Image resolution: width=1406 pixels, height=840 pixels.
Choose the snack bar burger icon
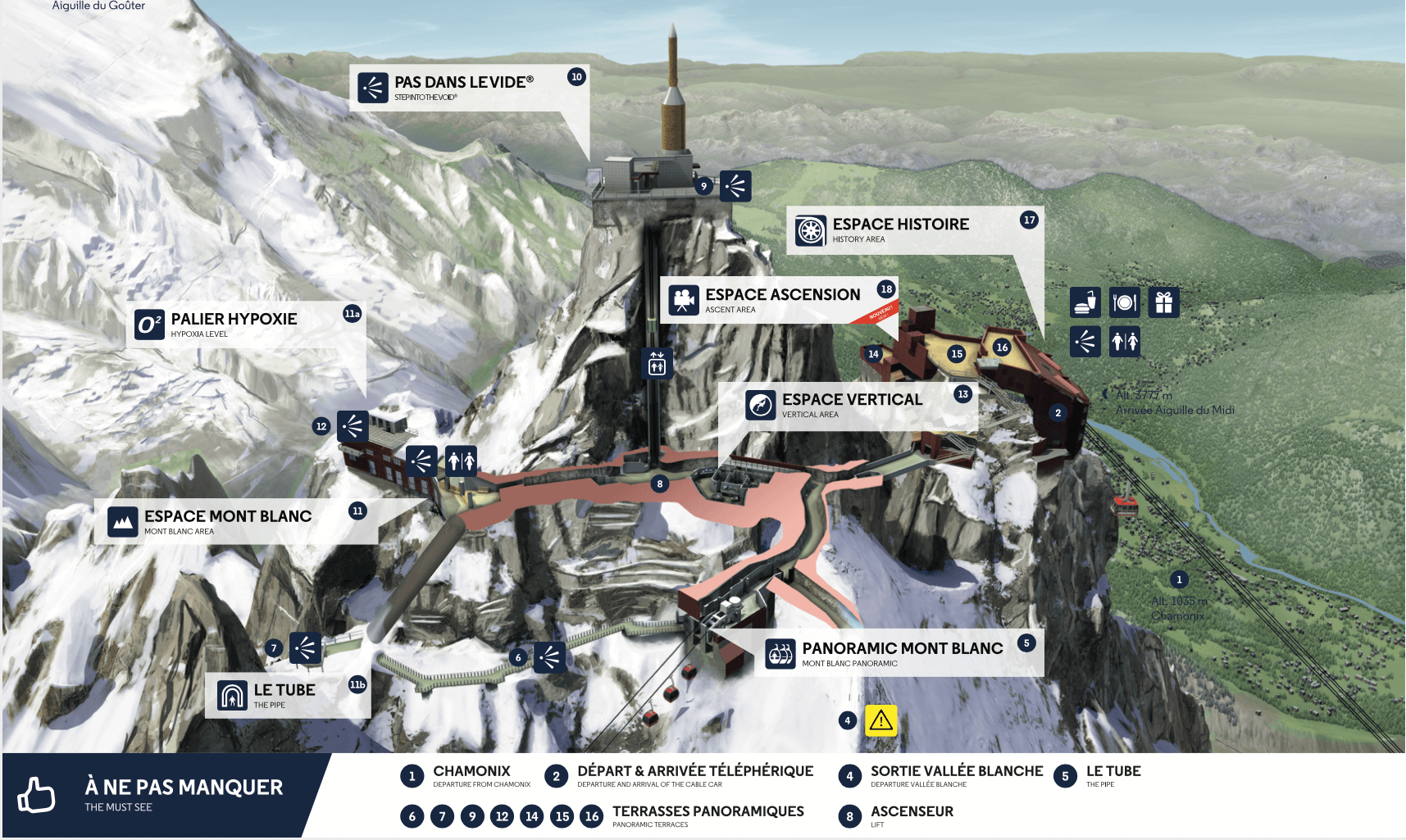pos(1085,302)
